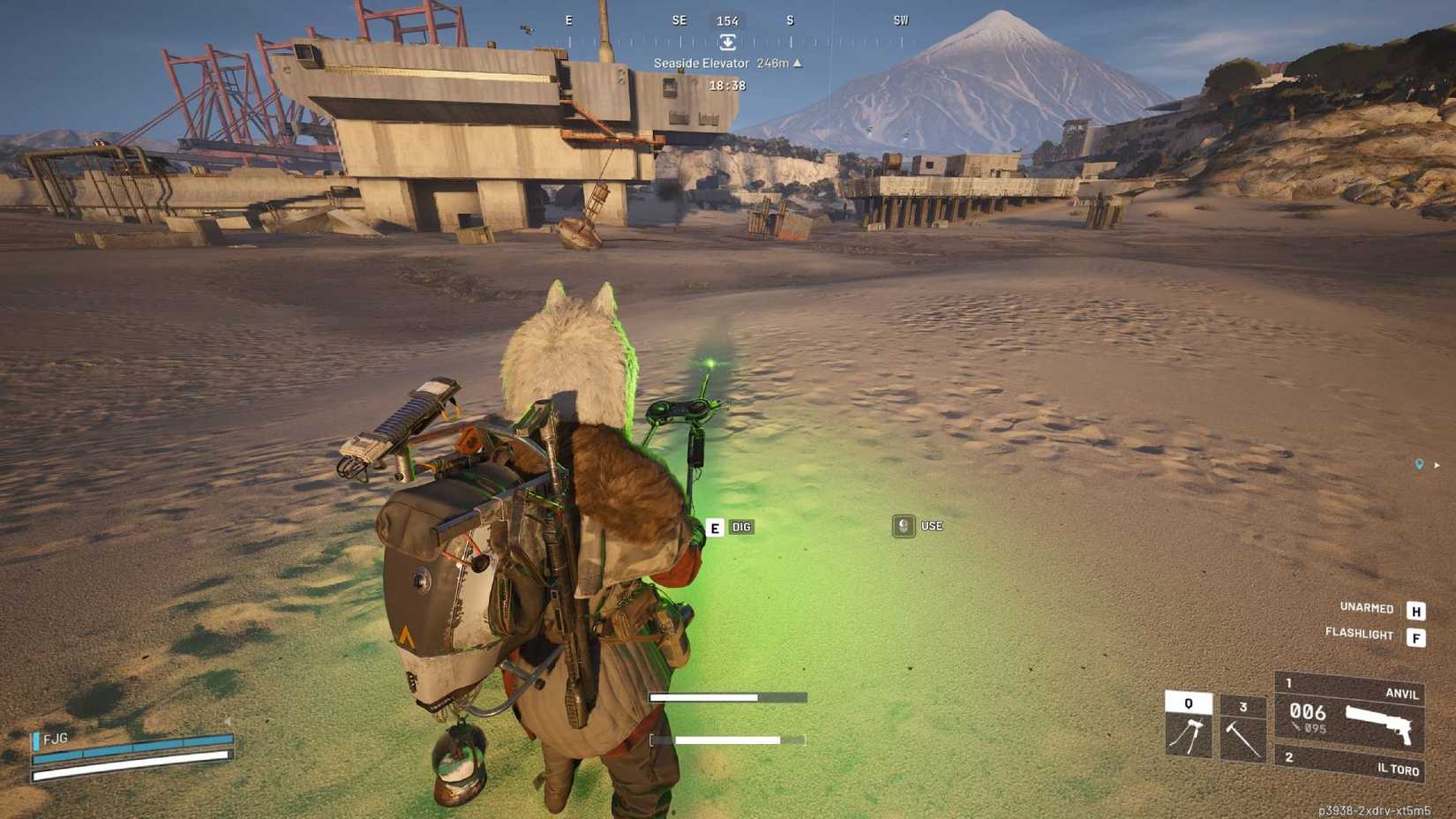Screen dimensions: 1456x819
Task: Switch to unarmed using the H keybind badge
Action: [1415, 609]
